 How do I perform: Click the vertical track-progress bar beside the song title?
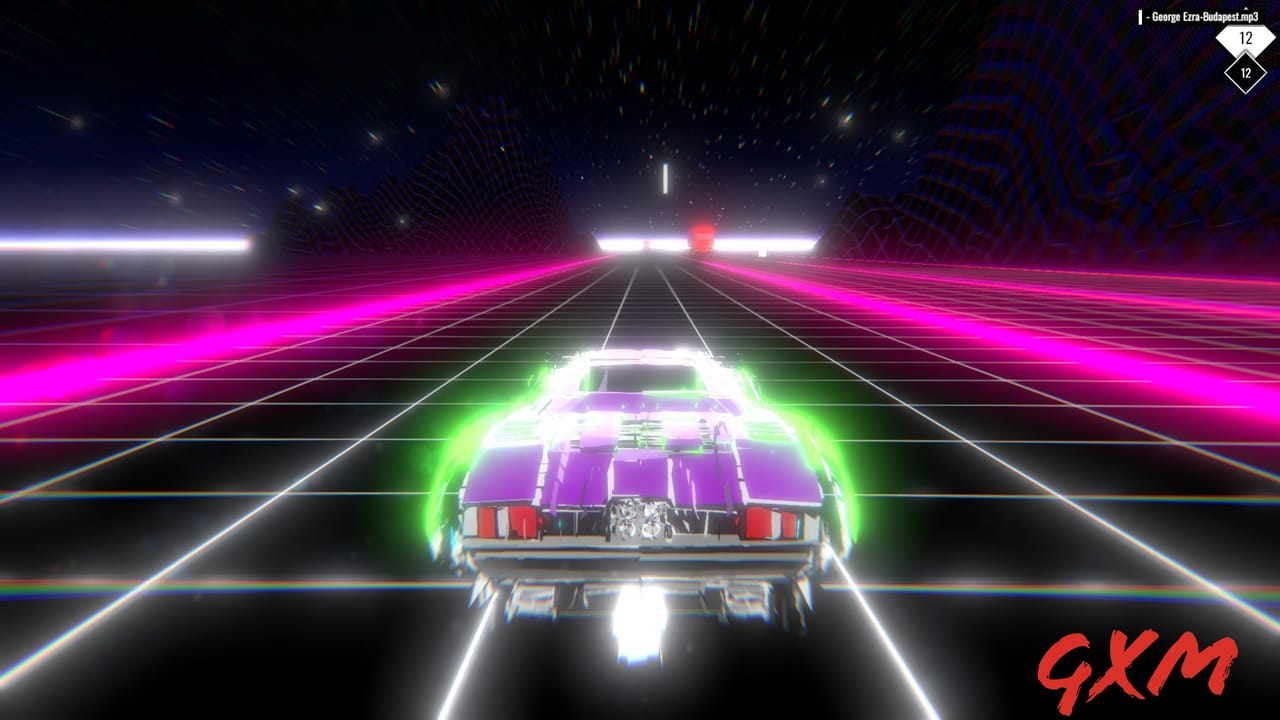pos(1140,17)
